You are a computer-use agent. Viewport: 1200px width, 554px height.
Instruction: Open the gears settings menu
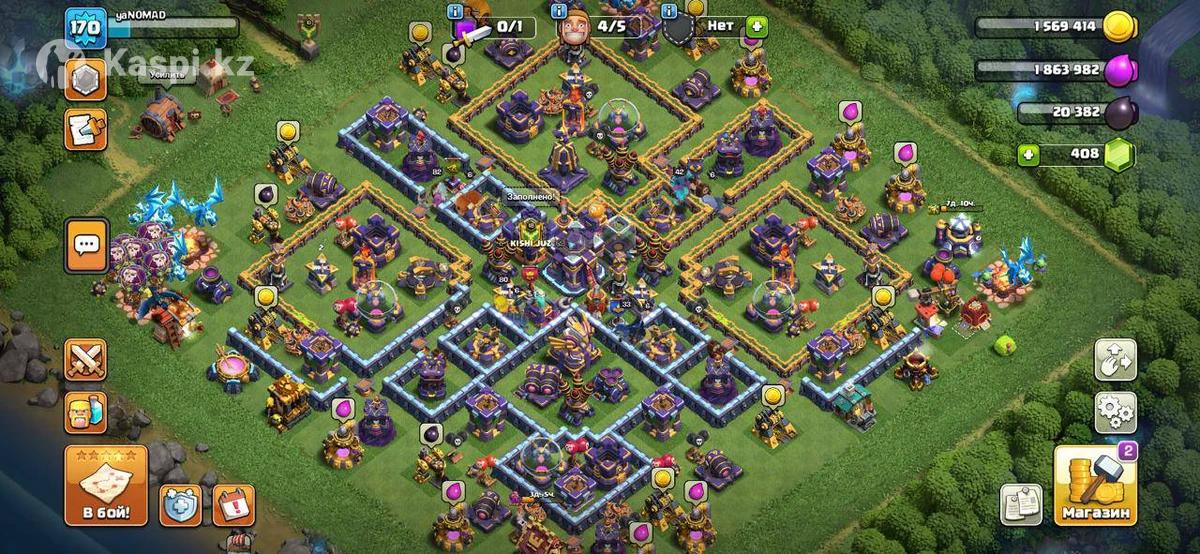click(1115, 410)
